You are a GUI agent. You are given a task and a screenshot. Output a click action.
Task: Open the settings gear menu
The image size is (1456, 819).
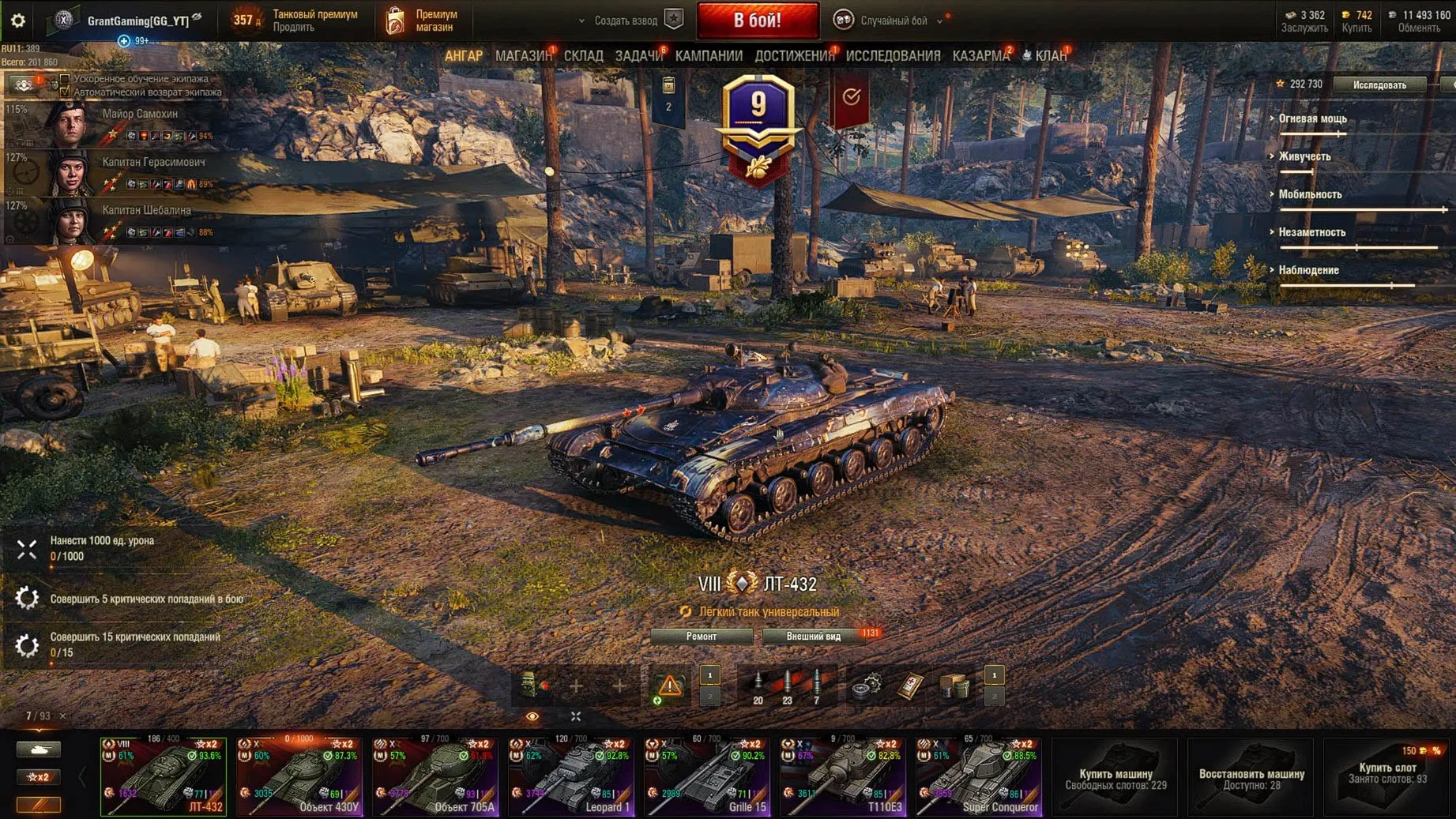17,21
